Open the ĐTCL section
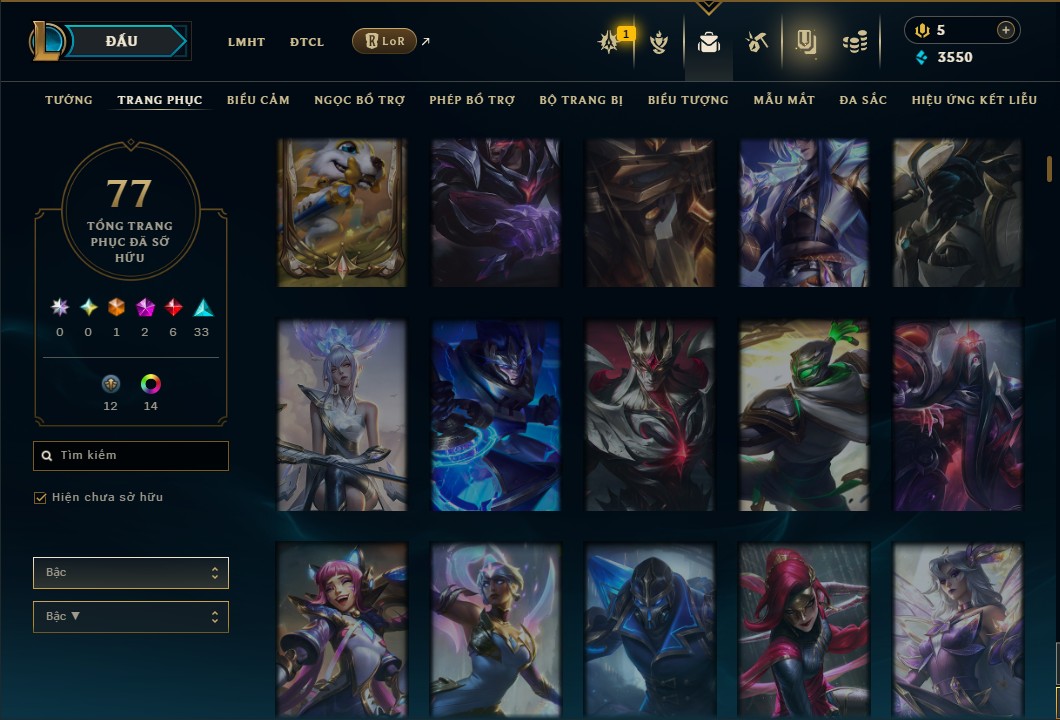1060x720 pixels. [x=307, y=42]
